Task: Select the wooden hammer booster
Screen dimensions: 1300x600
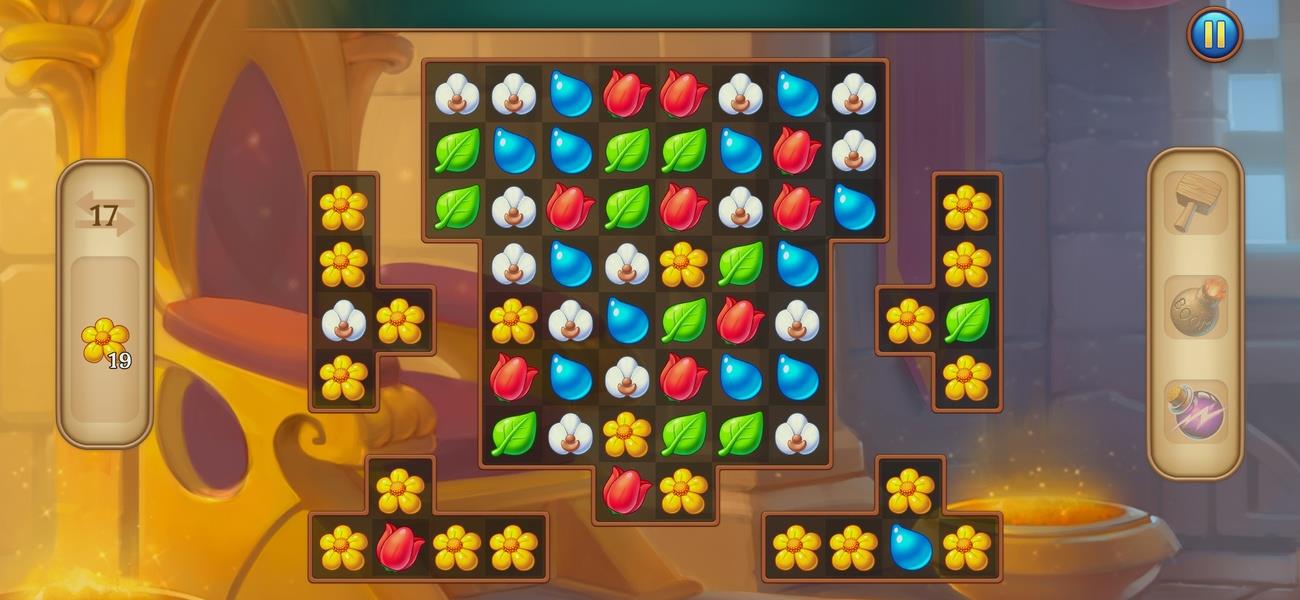Action: click(x=1195, y=203)
